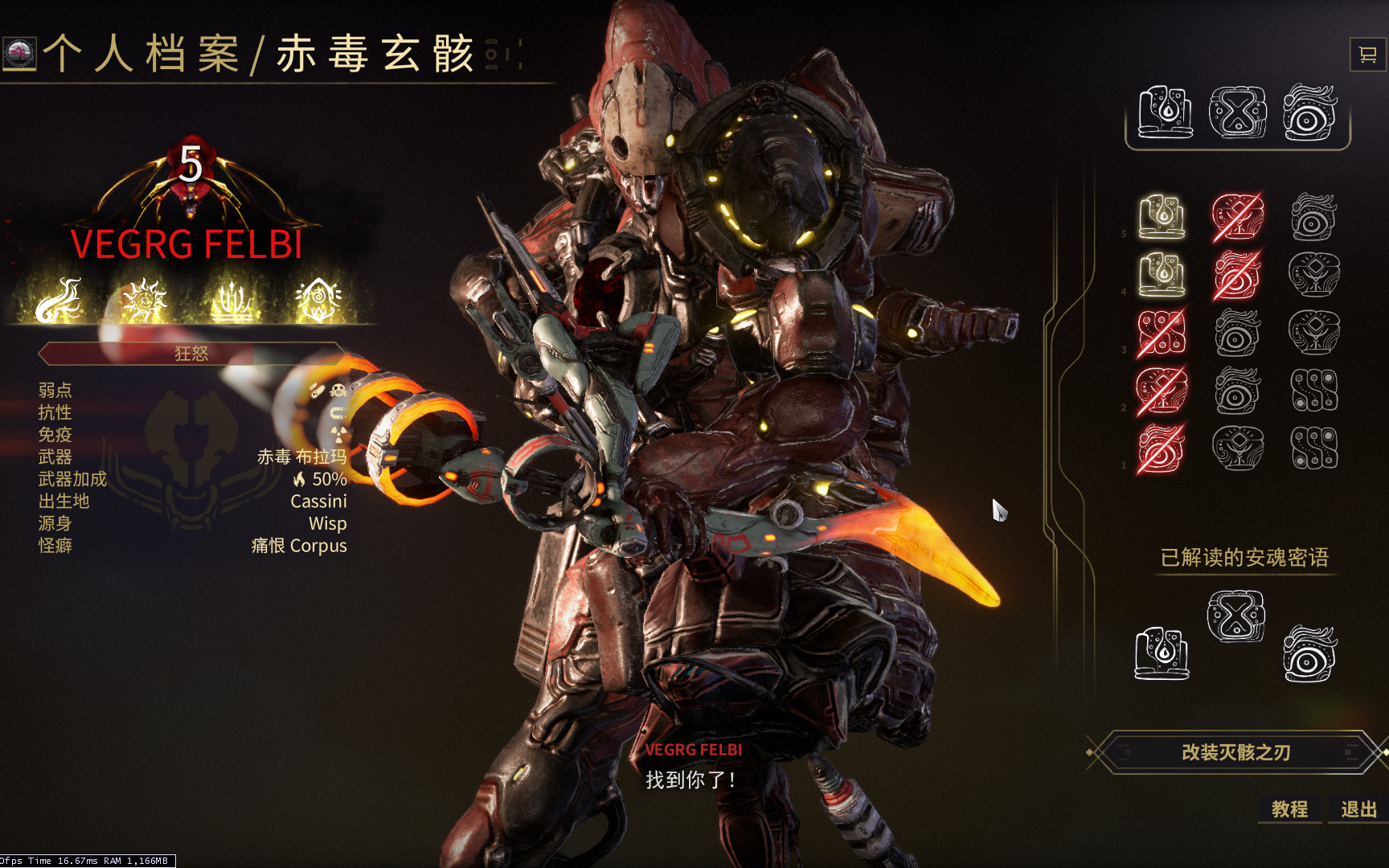1389x868 pixels.
Task: Pick the eye requiem under 已解读的安魂密语
Action: click(1309, 653)
